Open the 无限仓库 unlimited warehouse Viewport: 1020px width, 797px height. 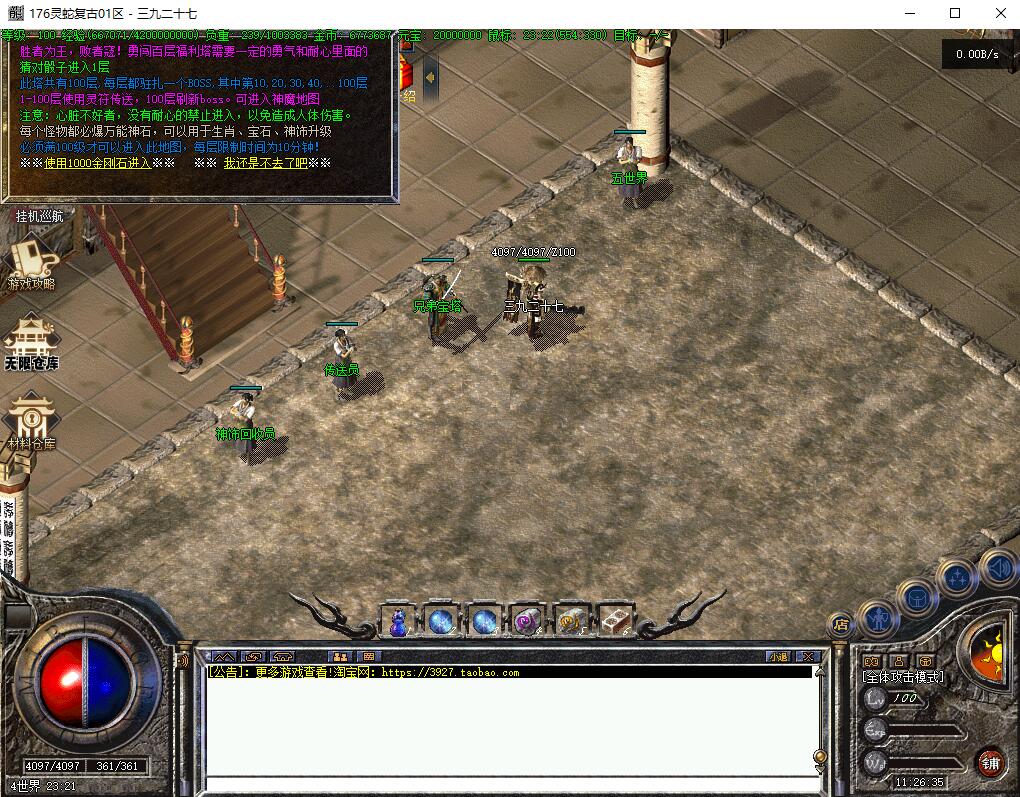31,343
